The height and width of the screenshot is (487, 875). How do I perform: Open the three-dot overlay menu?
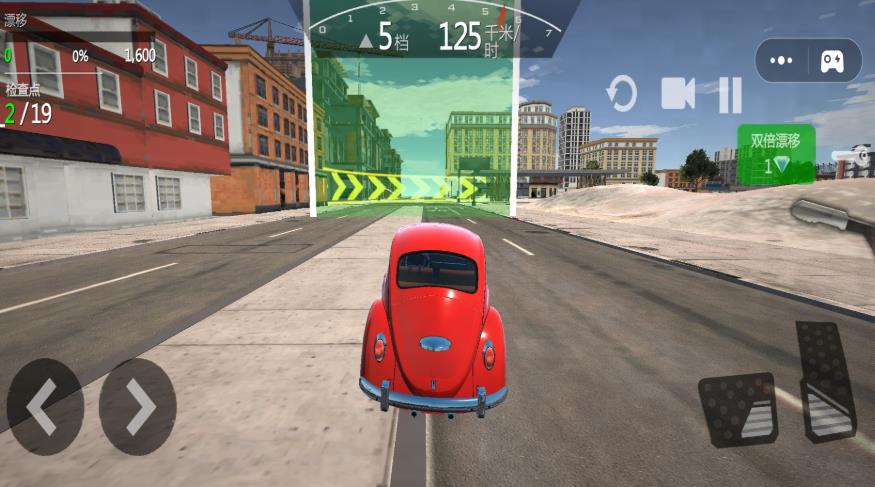782,61
